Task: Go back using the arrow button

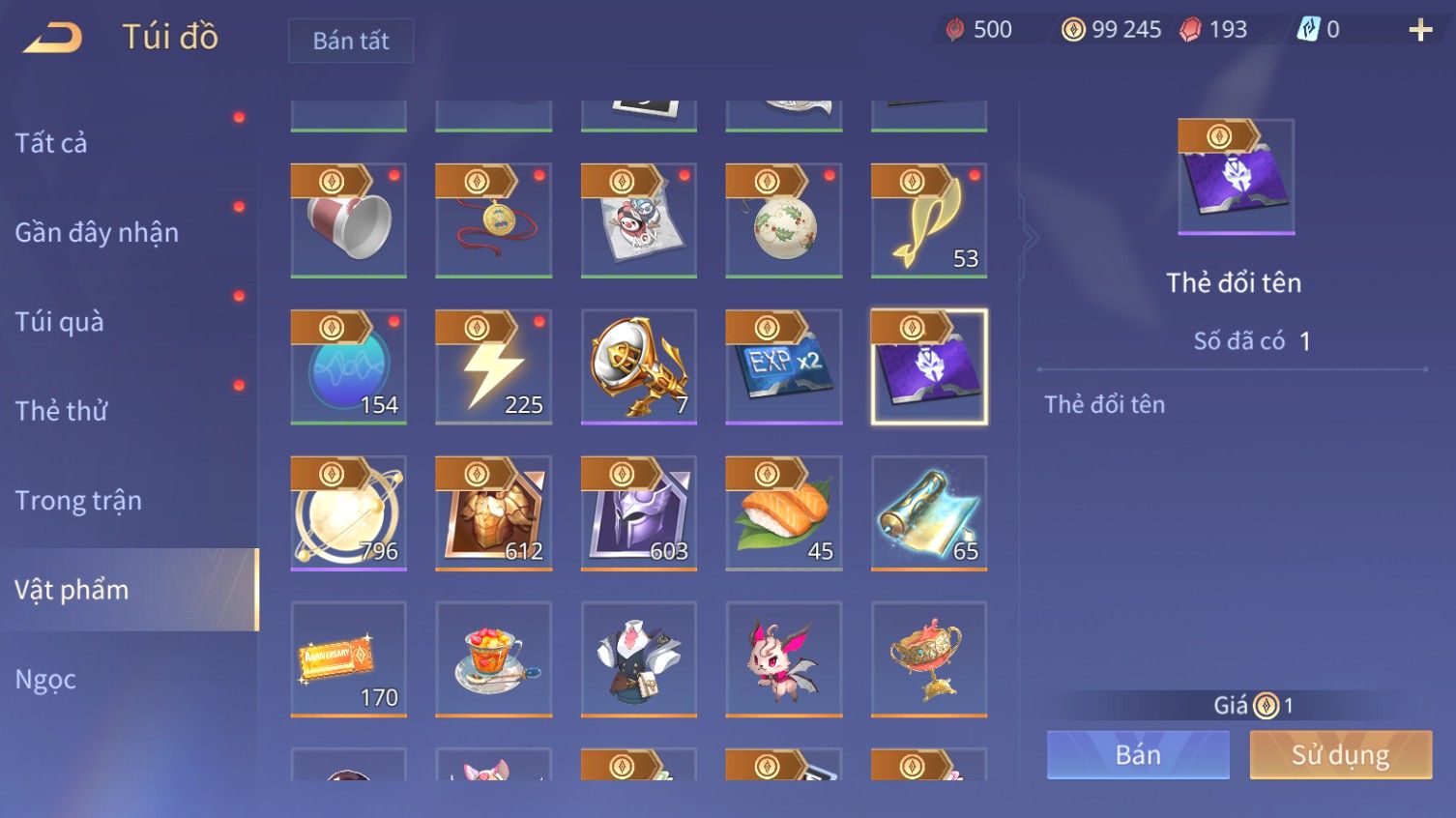Action: (x=53, y=39)
